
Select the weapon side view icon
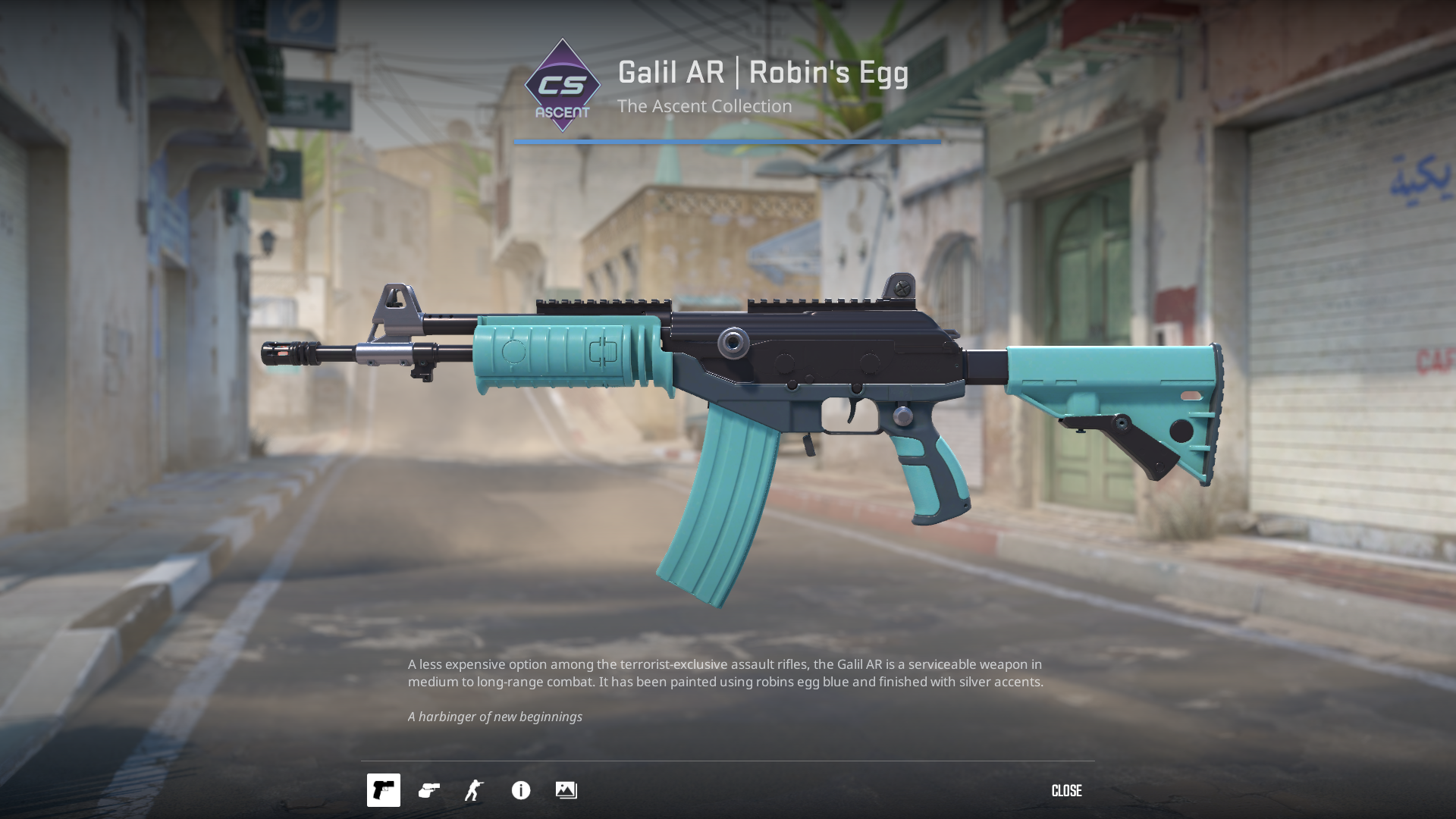pyautogui.click(x=384, y=790)
